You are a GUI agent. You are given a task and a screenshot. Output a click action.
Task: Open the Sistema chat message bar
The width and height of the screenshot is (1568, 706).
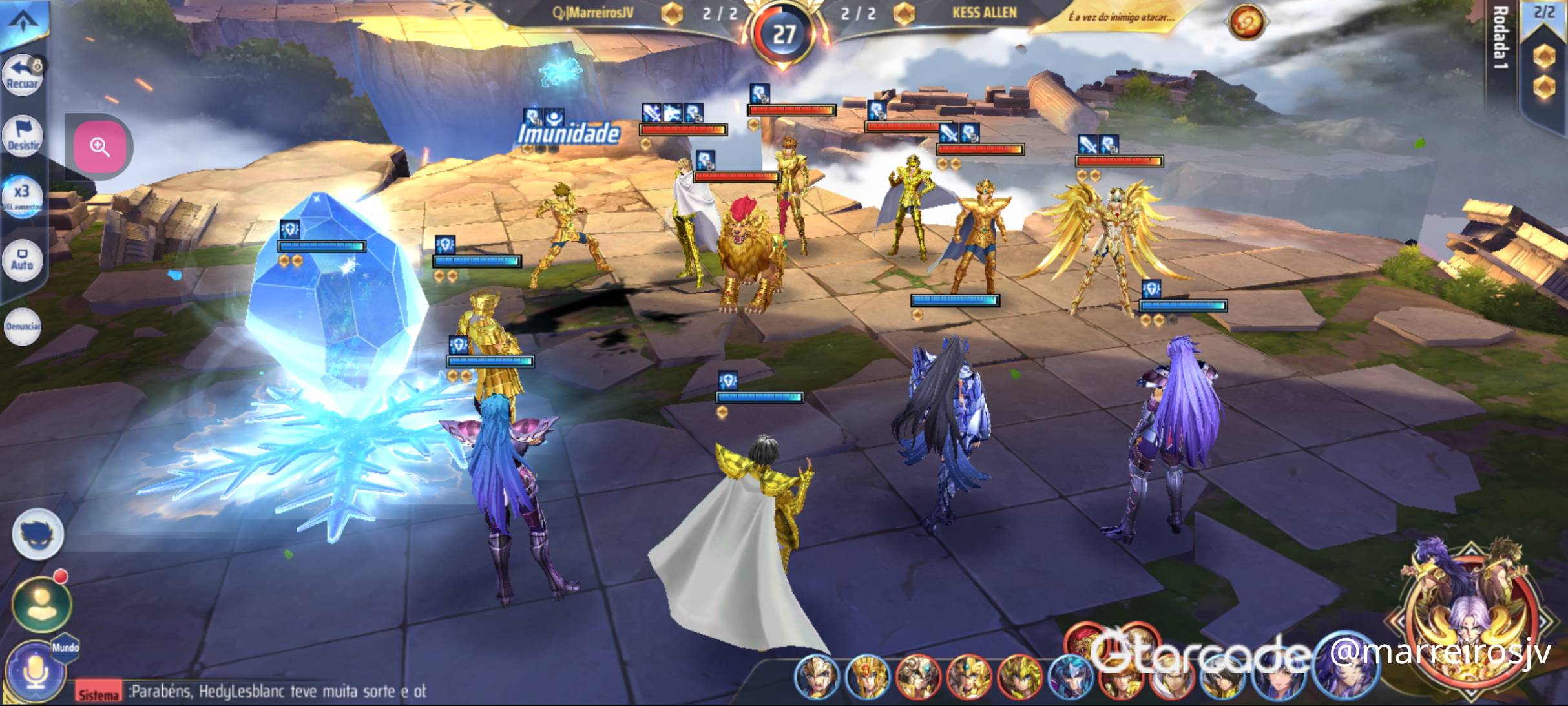pos(258,691)
